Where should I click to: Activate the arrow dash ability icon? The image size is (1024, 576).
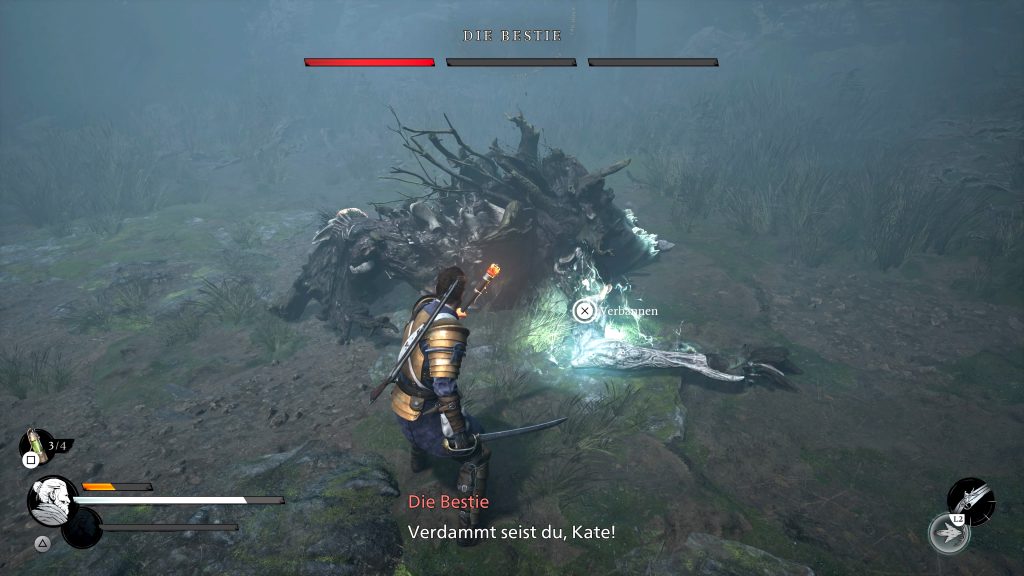(x=947, y=533)
